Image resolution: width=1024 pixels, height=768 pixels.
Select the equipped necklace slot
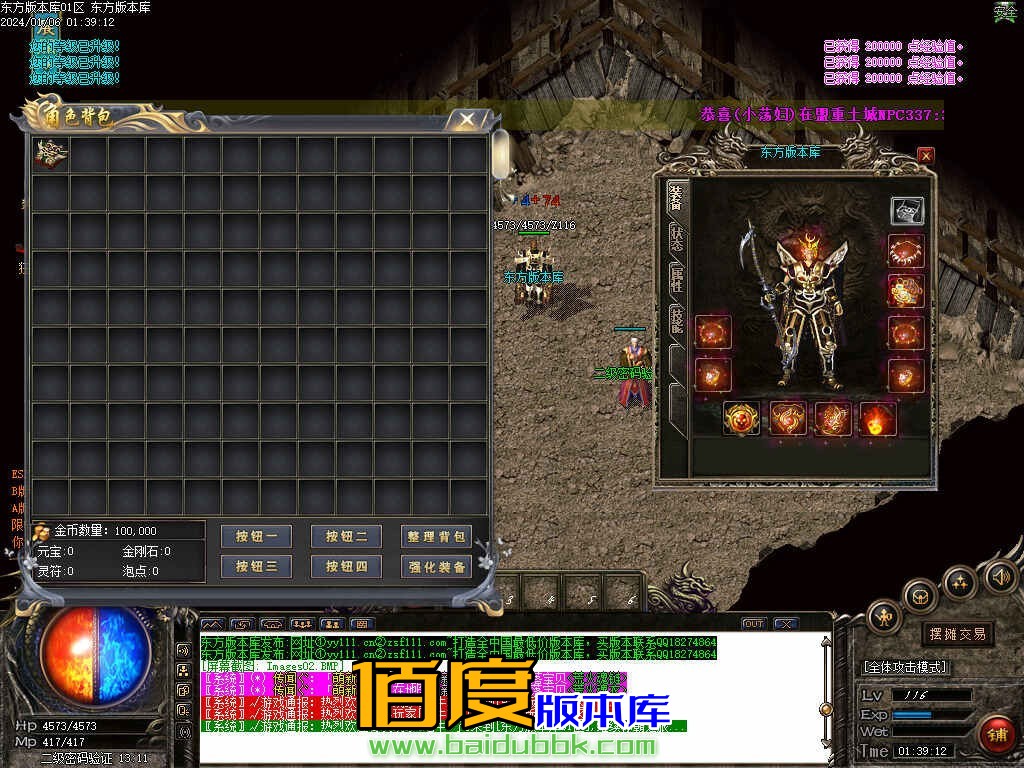pyautogui.click(x=907, y=251)
